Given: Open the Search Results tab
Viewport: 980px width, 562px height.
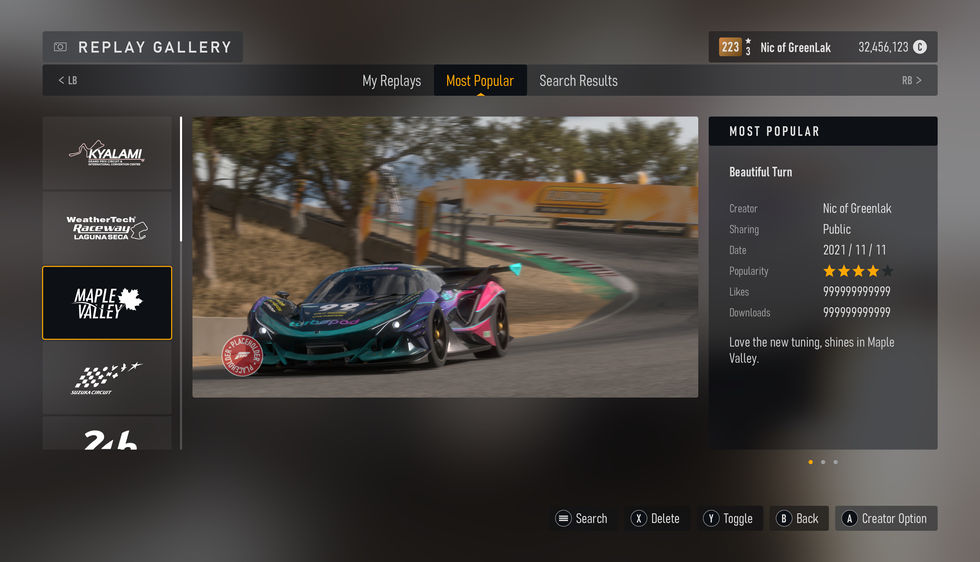Looking at the screenshot, I should click(x=578, y=81).
